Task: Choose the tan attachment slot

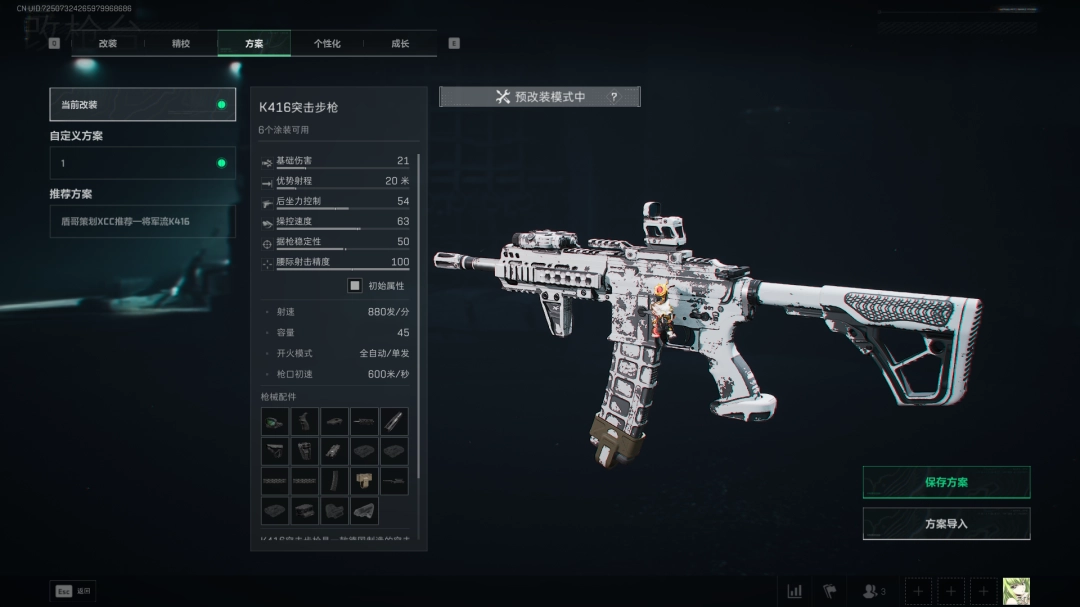Action: coord(364,481)
